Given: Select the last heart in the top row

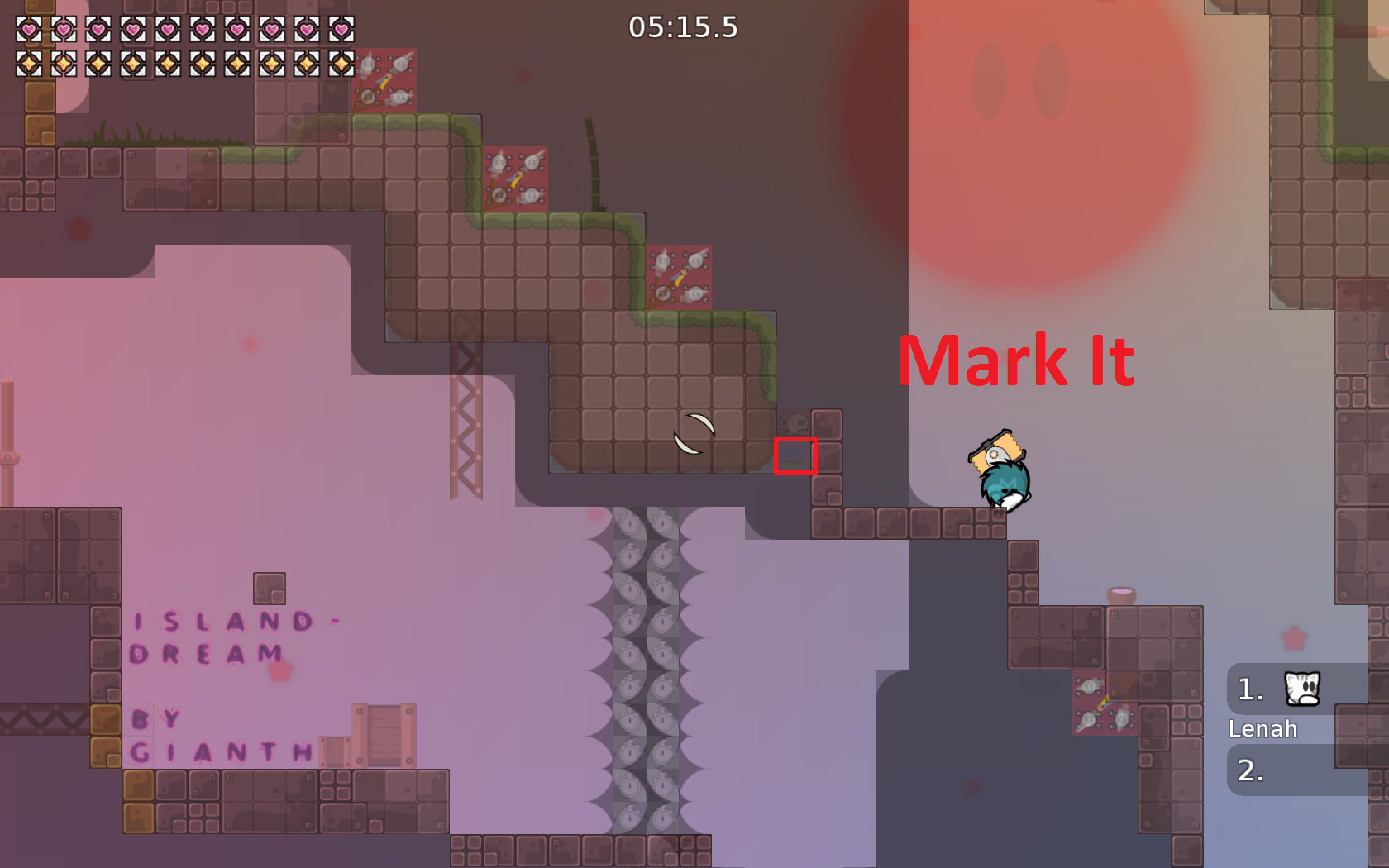Looking at the screenshot, I should pyautogui.click(x=340, y=31).
